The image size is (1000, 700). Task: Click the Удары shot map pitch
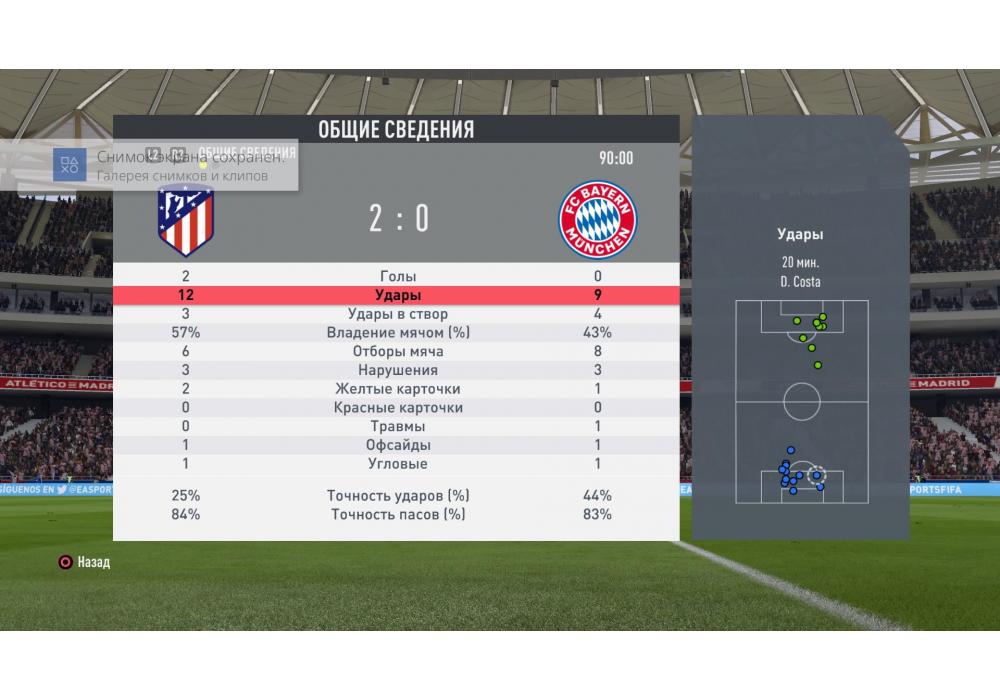[801, 403]
